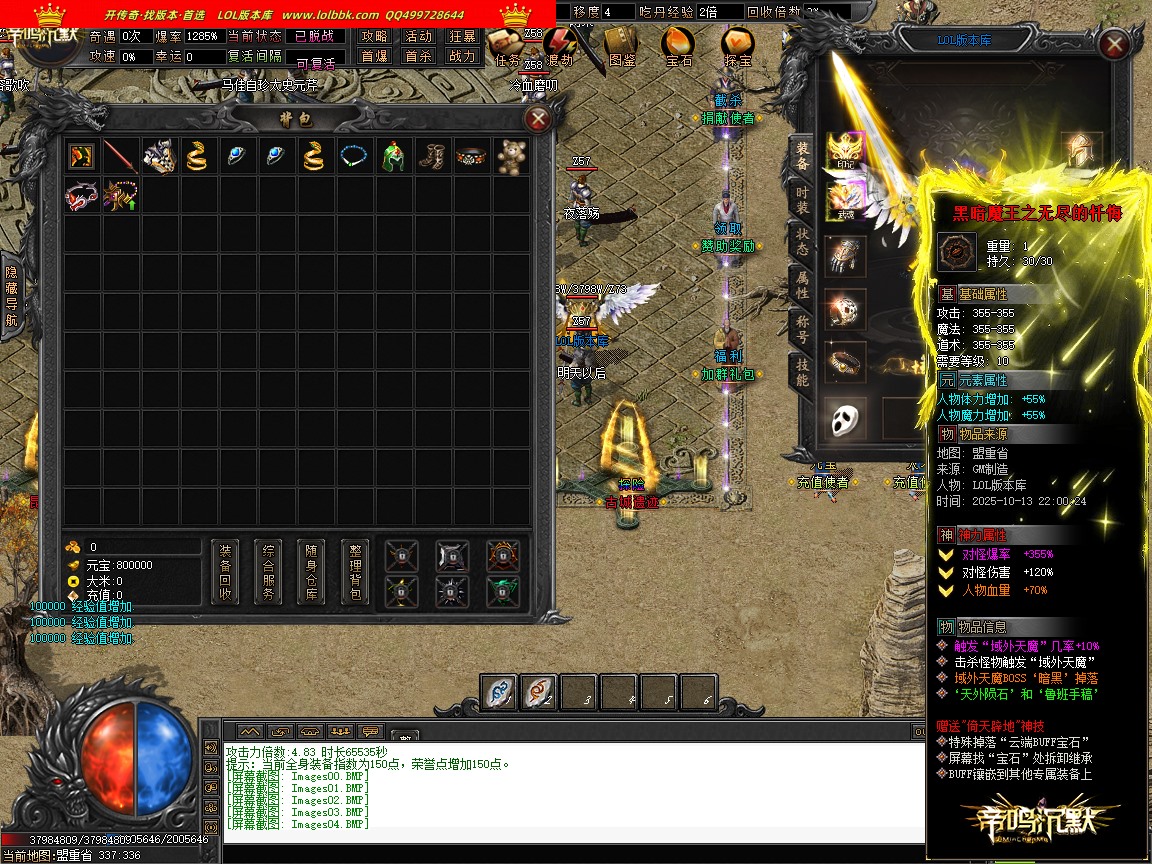Close the 背包 inventory window

tap(538, 120)
